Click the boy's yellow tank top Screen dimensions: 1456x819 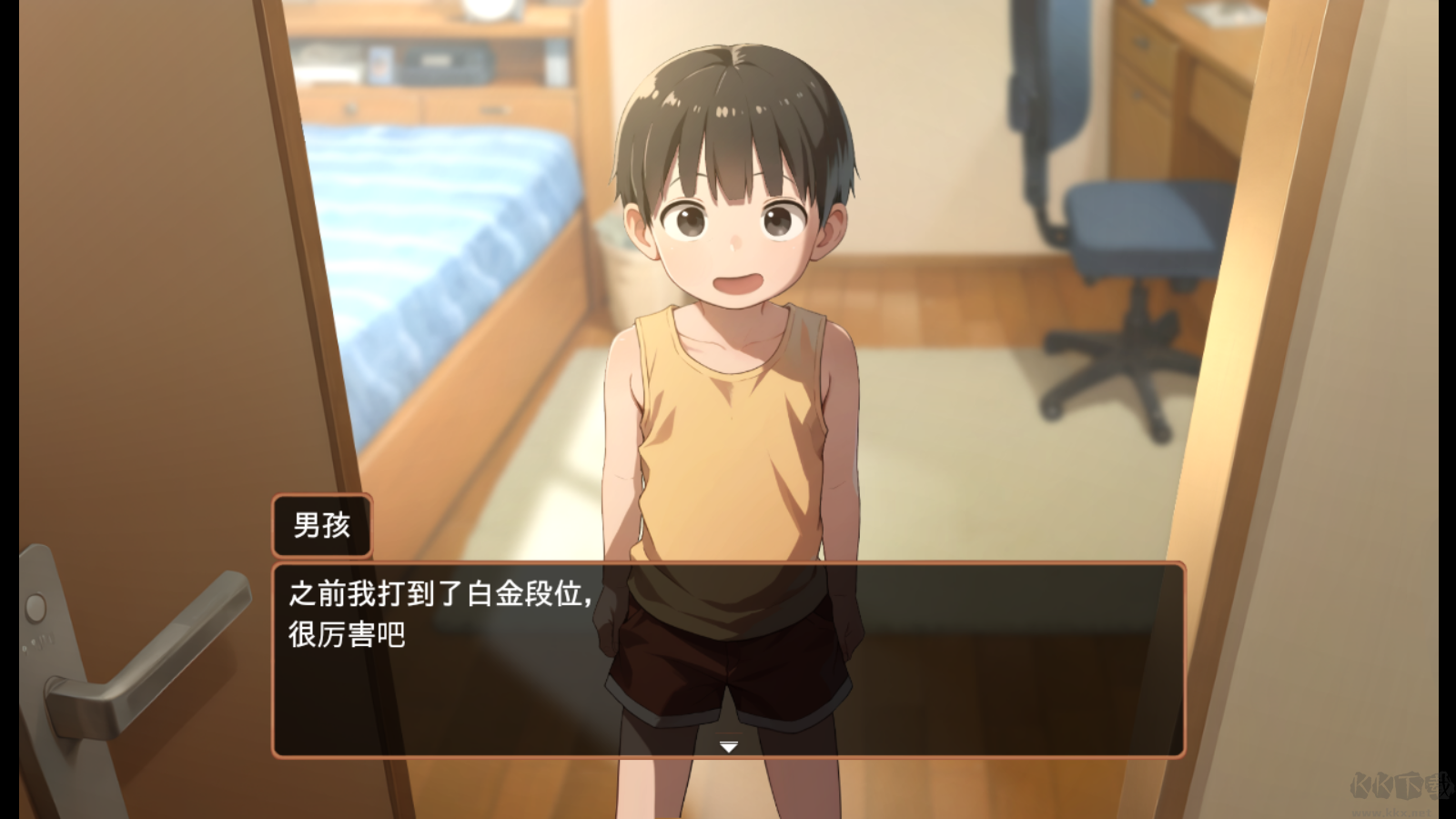point(728,437)
